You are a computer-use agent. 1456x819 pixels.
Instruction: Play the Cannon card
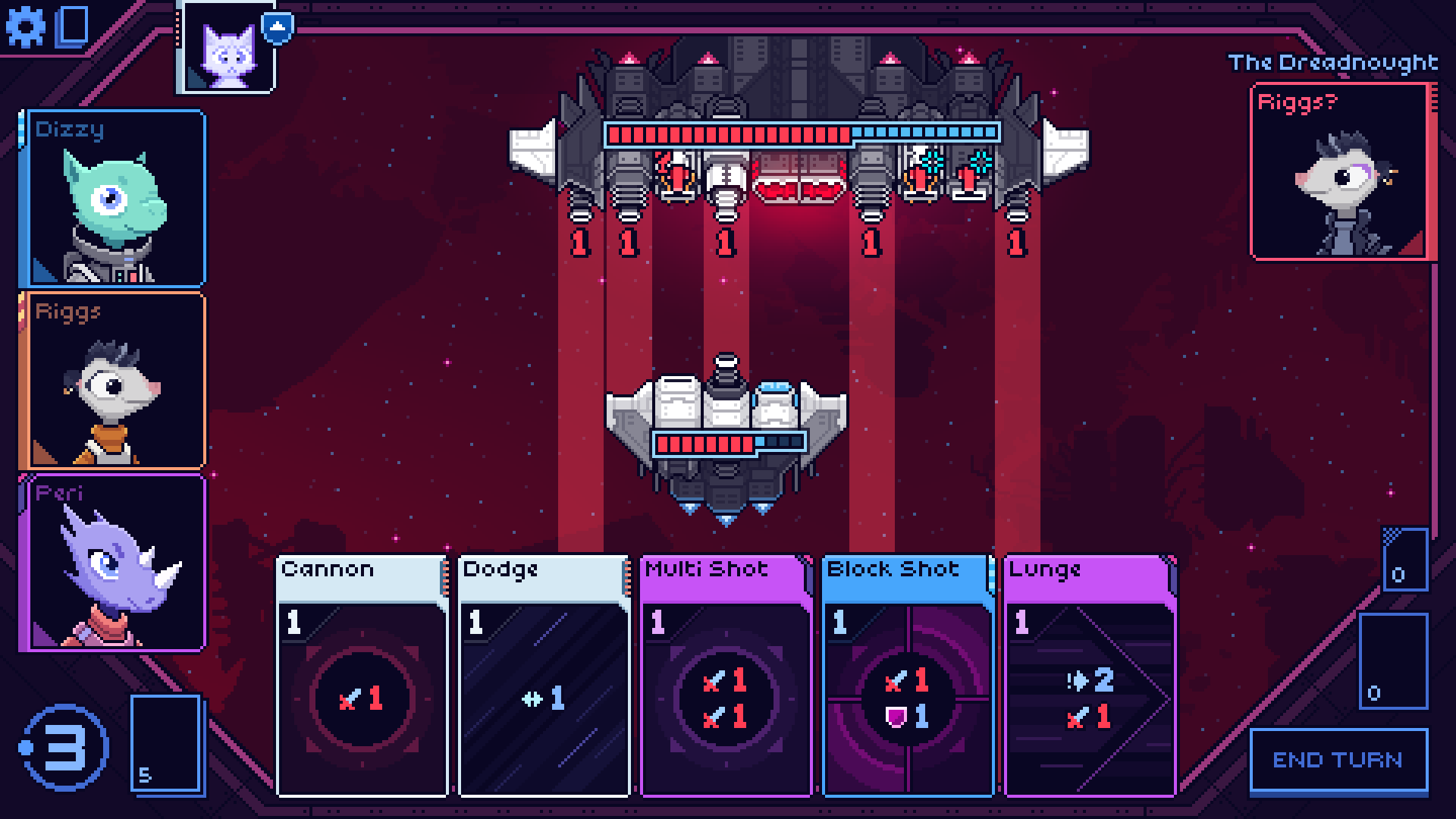pyautogui.click(x=362, y=676)
